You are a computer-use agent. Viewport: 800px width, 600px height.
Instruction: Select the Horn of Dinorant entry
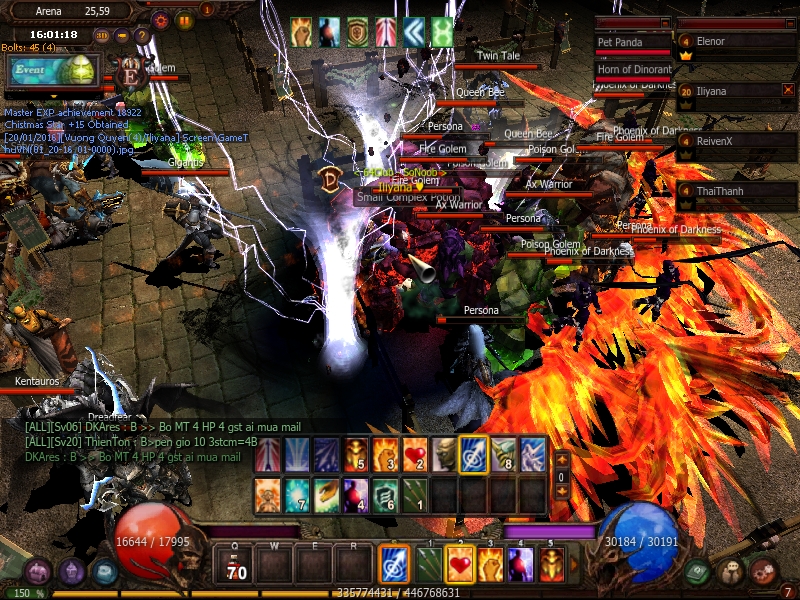pyautogui.click(x=634, y=70)
